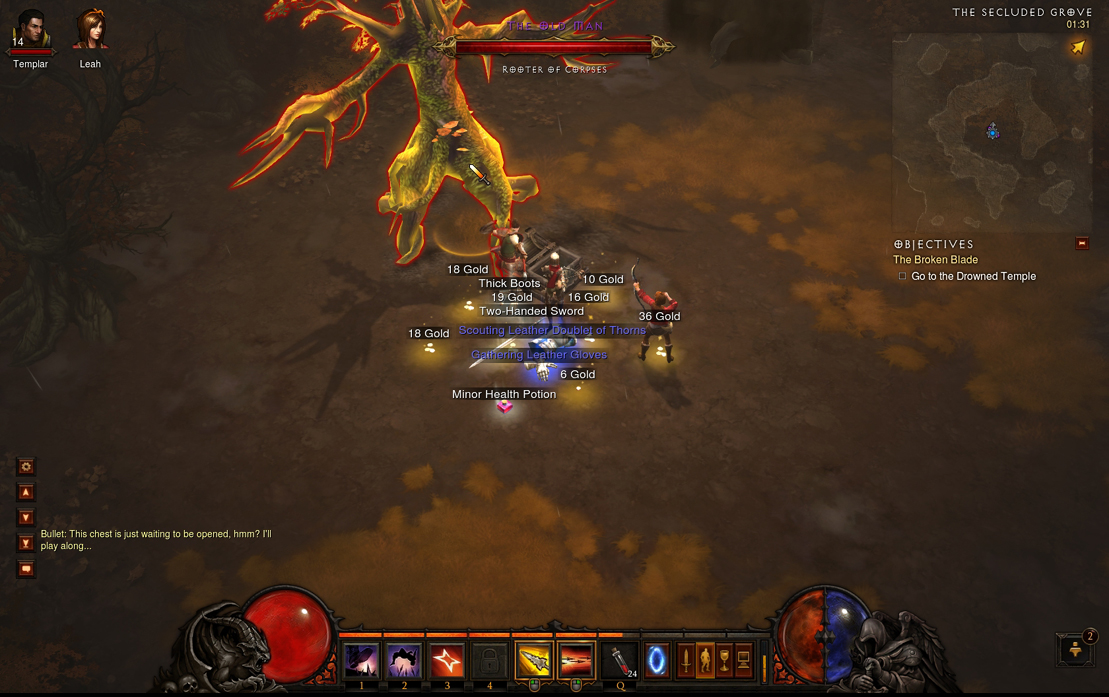Open the inventory via the character figure icon
Viewport: 1109px width, 697px height.
pyautogui.click(x=705, y=661)
